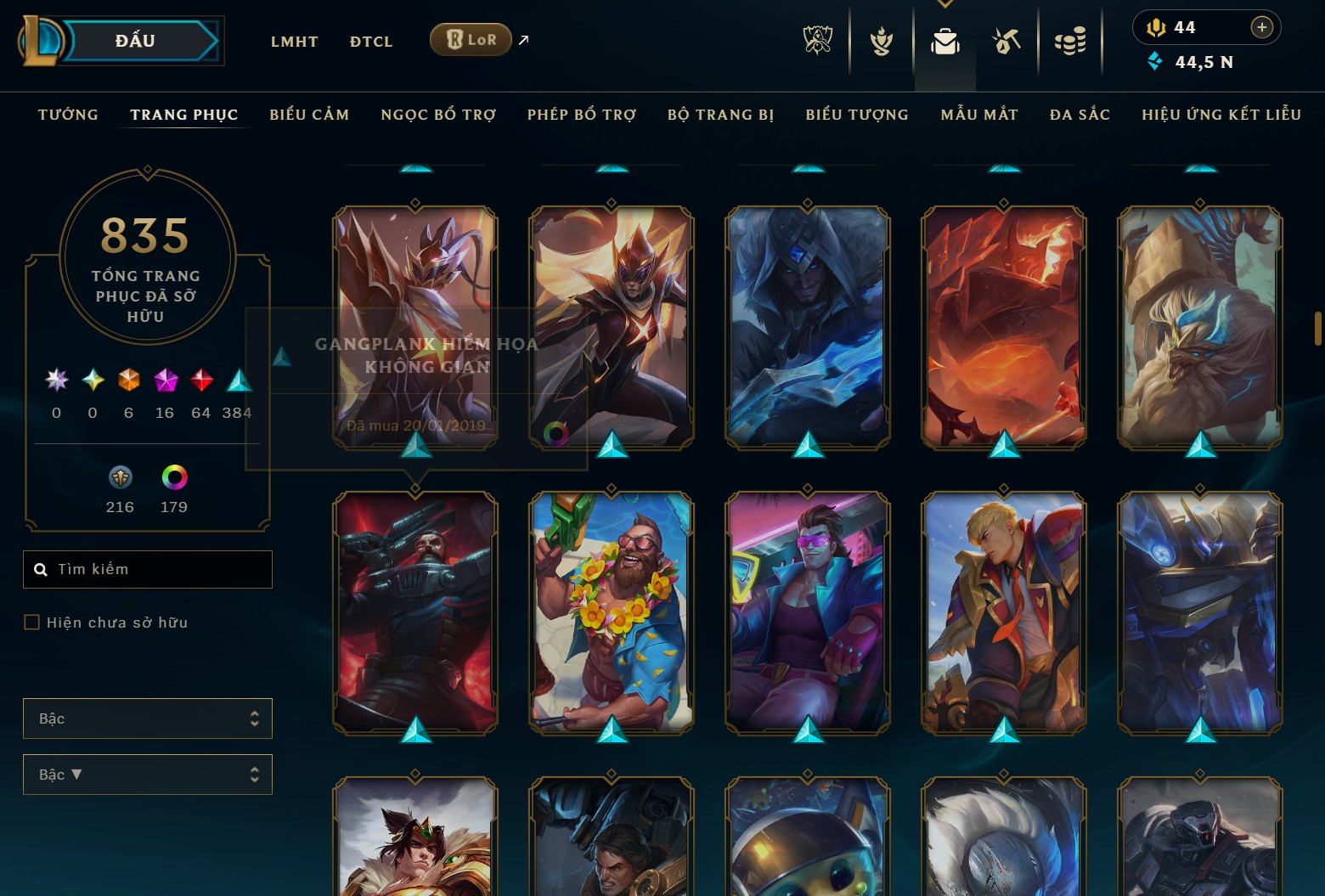
Task: Open Clash using the cup icon
Action: coord(882,40)
